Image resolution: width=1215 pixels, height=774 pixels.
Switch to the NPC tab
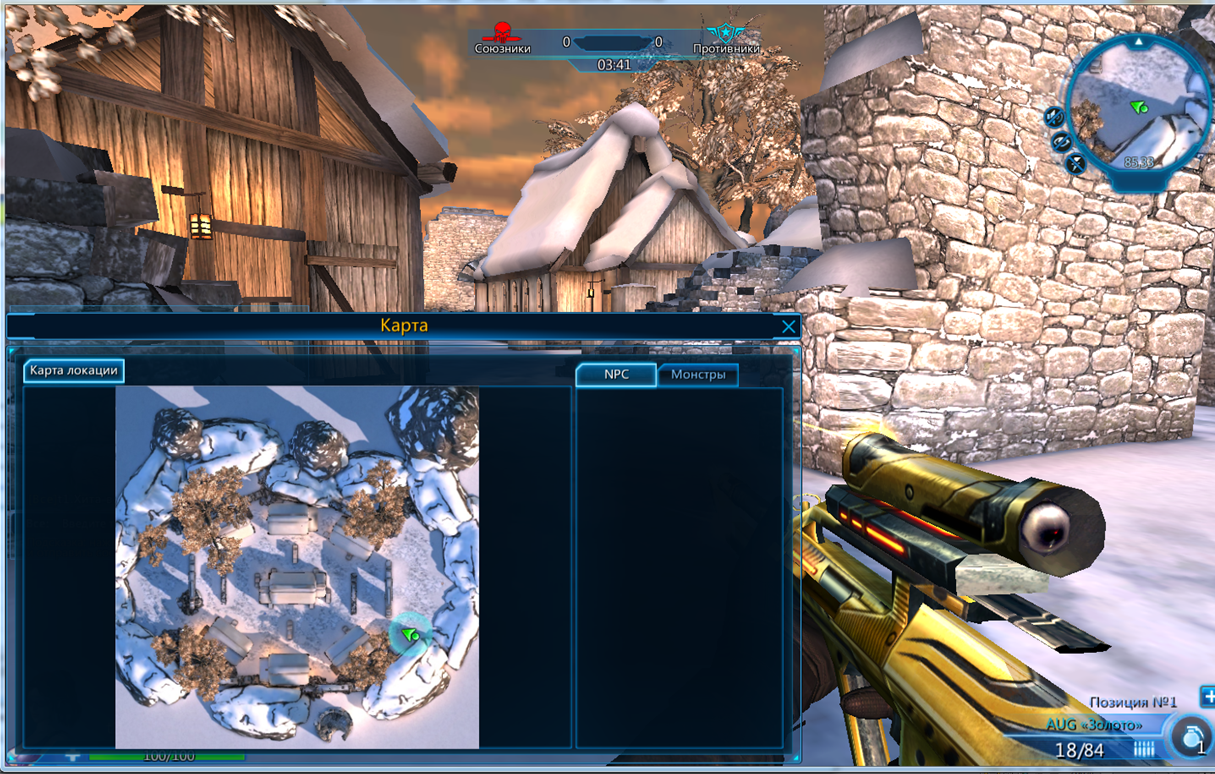click(x=616, y=375)
